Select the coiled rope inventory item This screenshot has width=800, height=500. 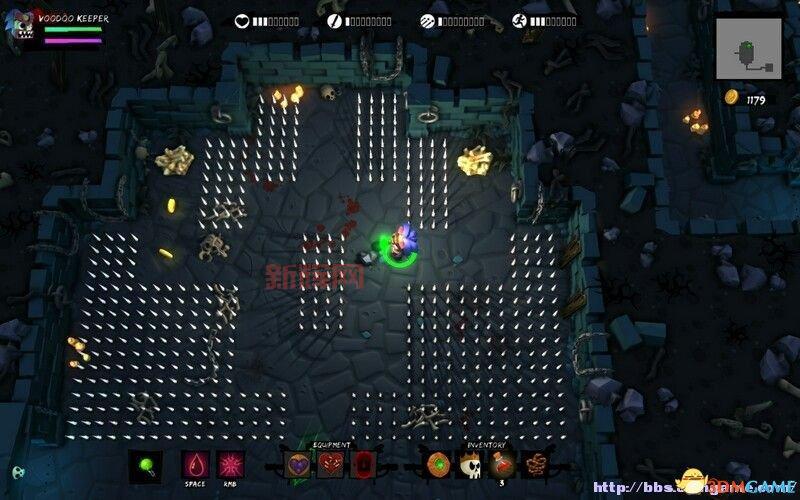coord(536,465)
